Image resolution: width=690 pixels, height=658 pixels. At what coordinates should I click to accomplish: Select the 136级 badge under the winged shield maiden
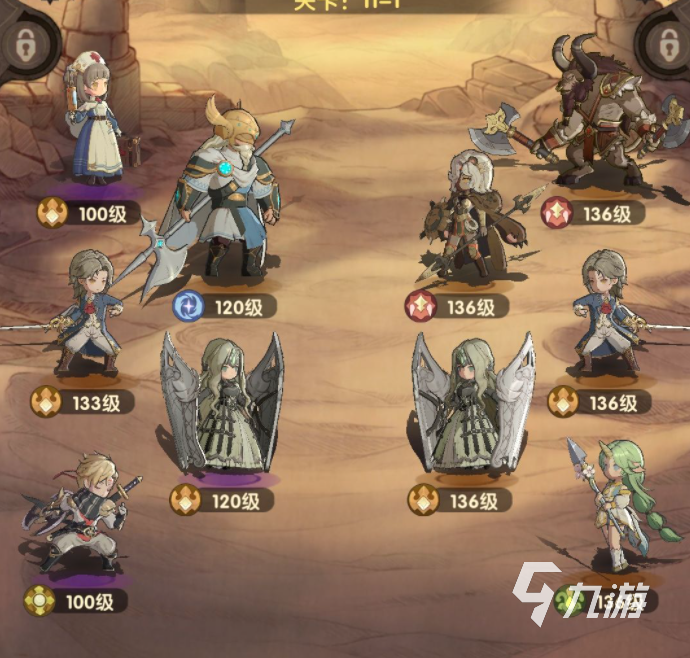[x=460, y=499]
